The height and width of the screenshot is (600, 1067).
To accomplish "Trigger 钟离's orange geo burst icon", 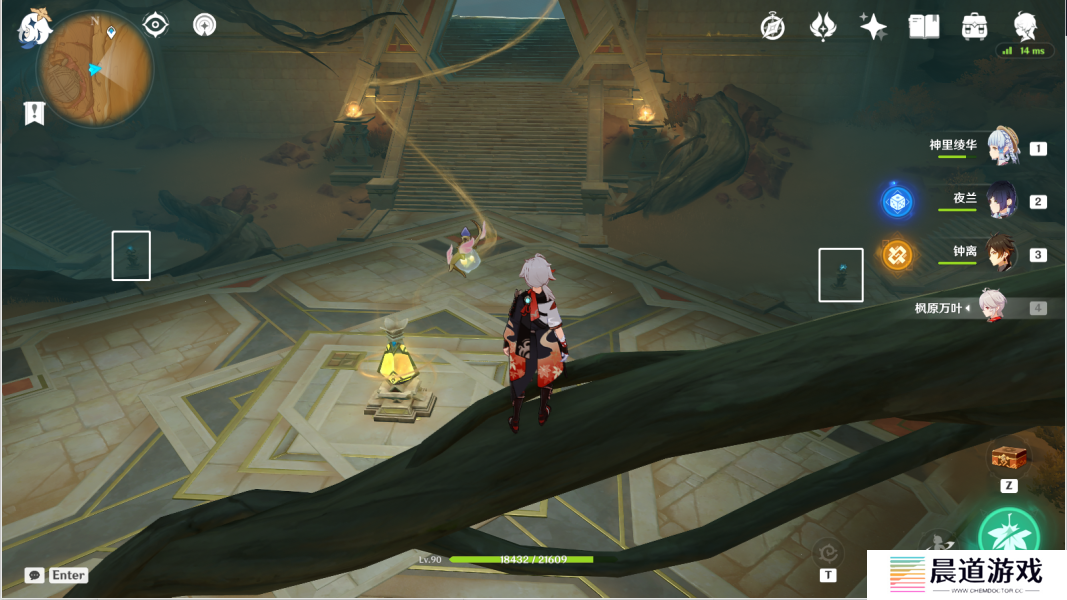I will pyautogui.click(x=896, y=254).
